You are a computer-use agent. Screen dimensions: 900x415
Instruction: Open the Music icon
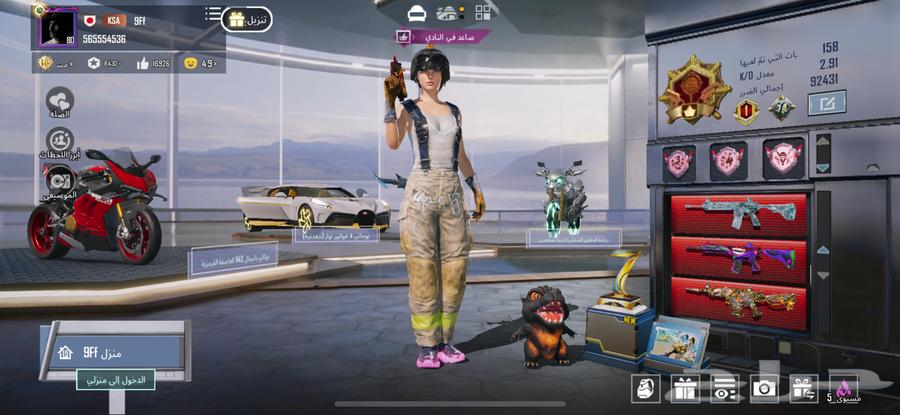[x=60, y=181]
